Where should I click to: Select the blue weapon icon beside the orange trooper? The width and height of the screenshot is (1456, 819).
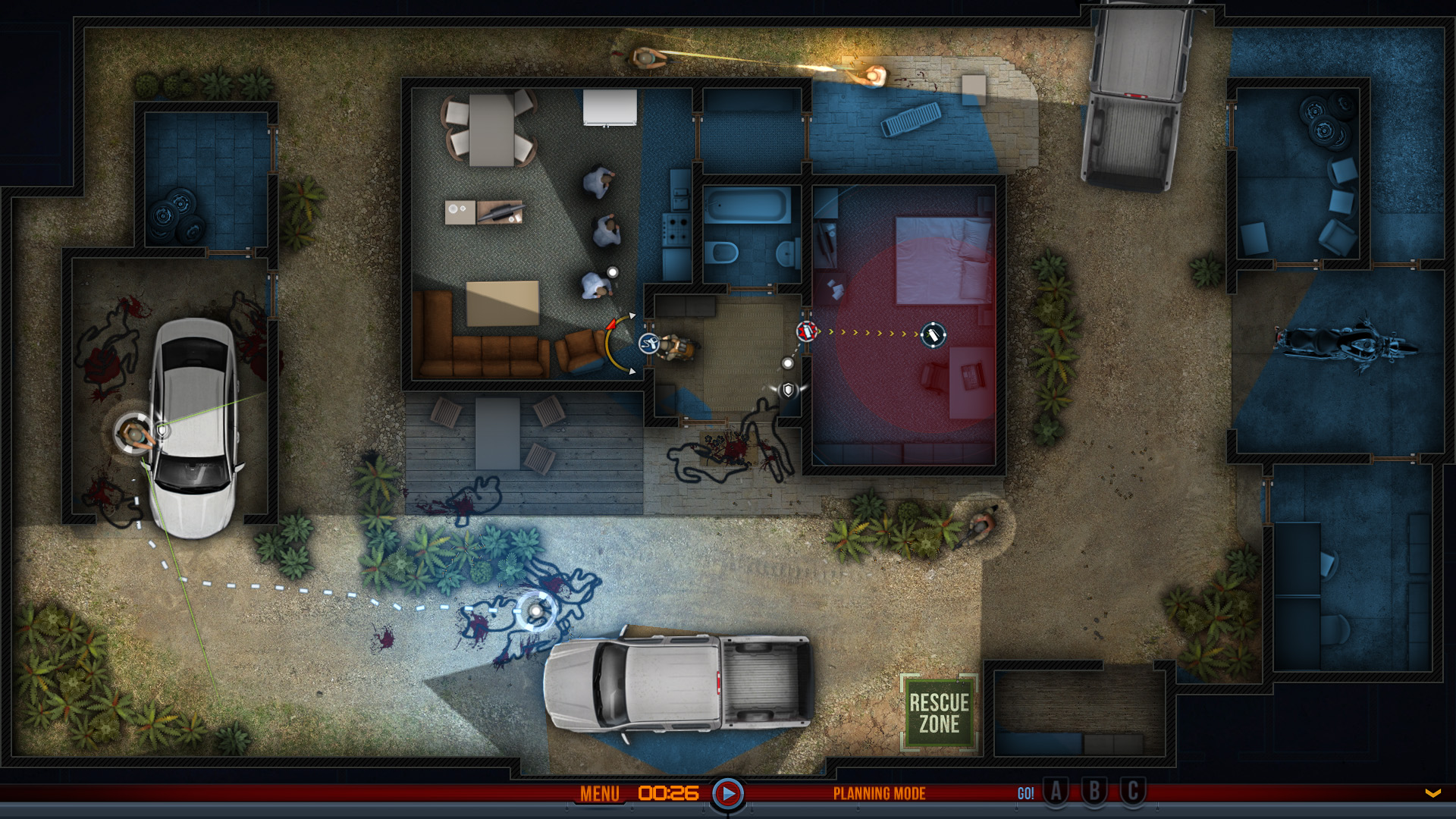pyautogui.click(x=648, y=345)
